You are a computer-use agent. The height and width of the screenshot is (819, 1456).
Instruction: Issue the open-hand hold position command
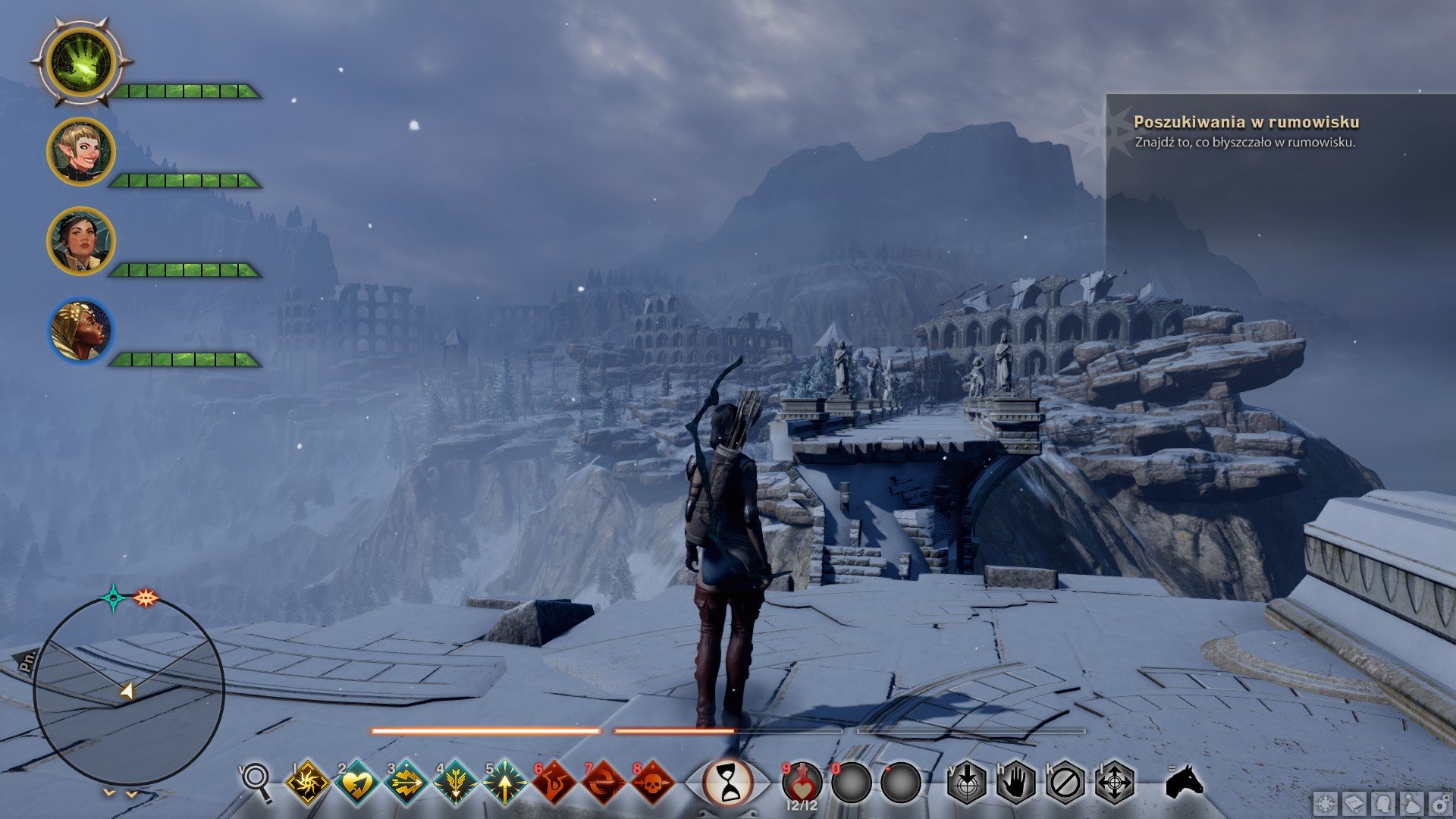tap(1015, 782)
